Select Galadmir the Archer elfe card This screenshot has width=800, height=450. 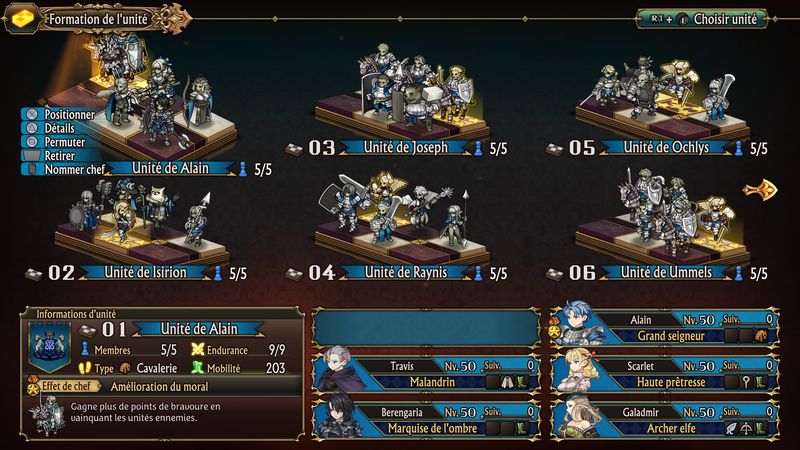(x=665, y=418)
